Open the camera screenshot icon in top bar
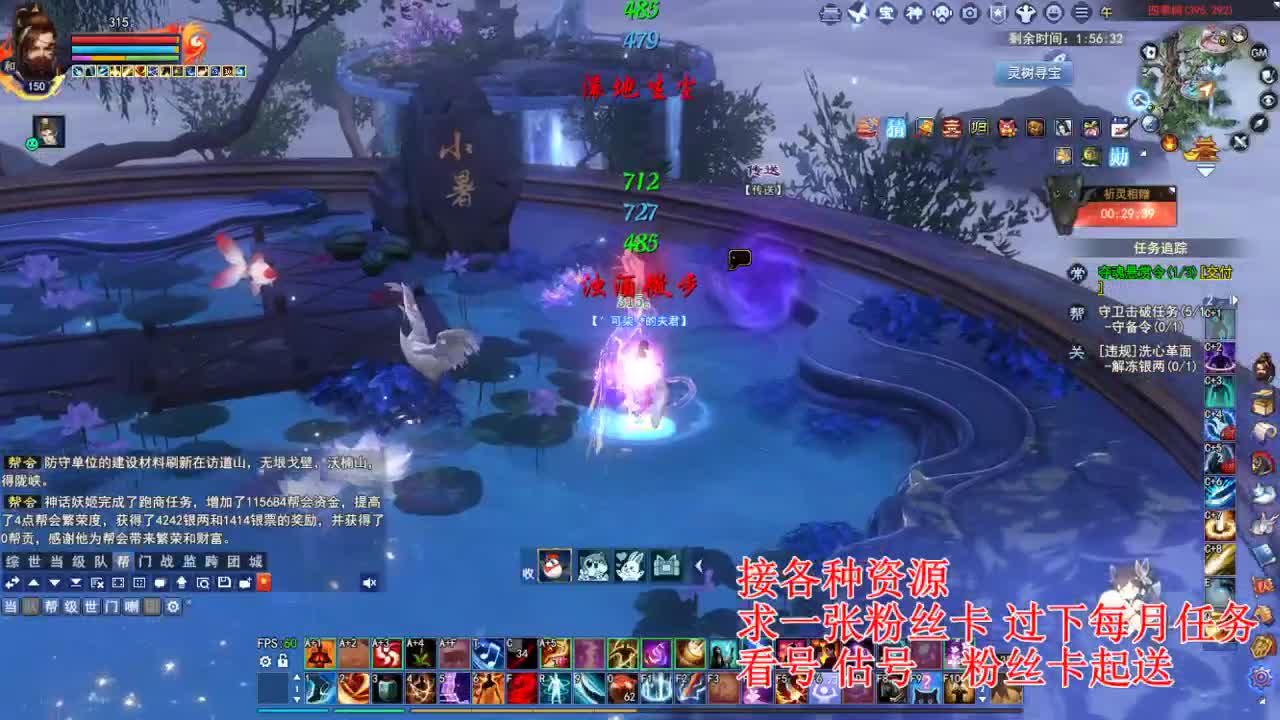This screenshot has width=1280, height=720. pos(969,13)
